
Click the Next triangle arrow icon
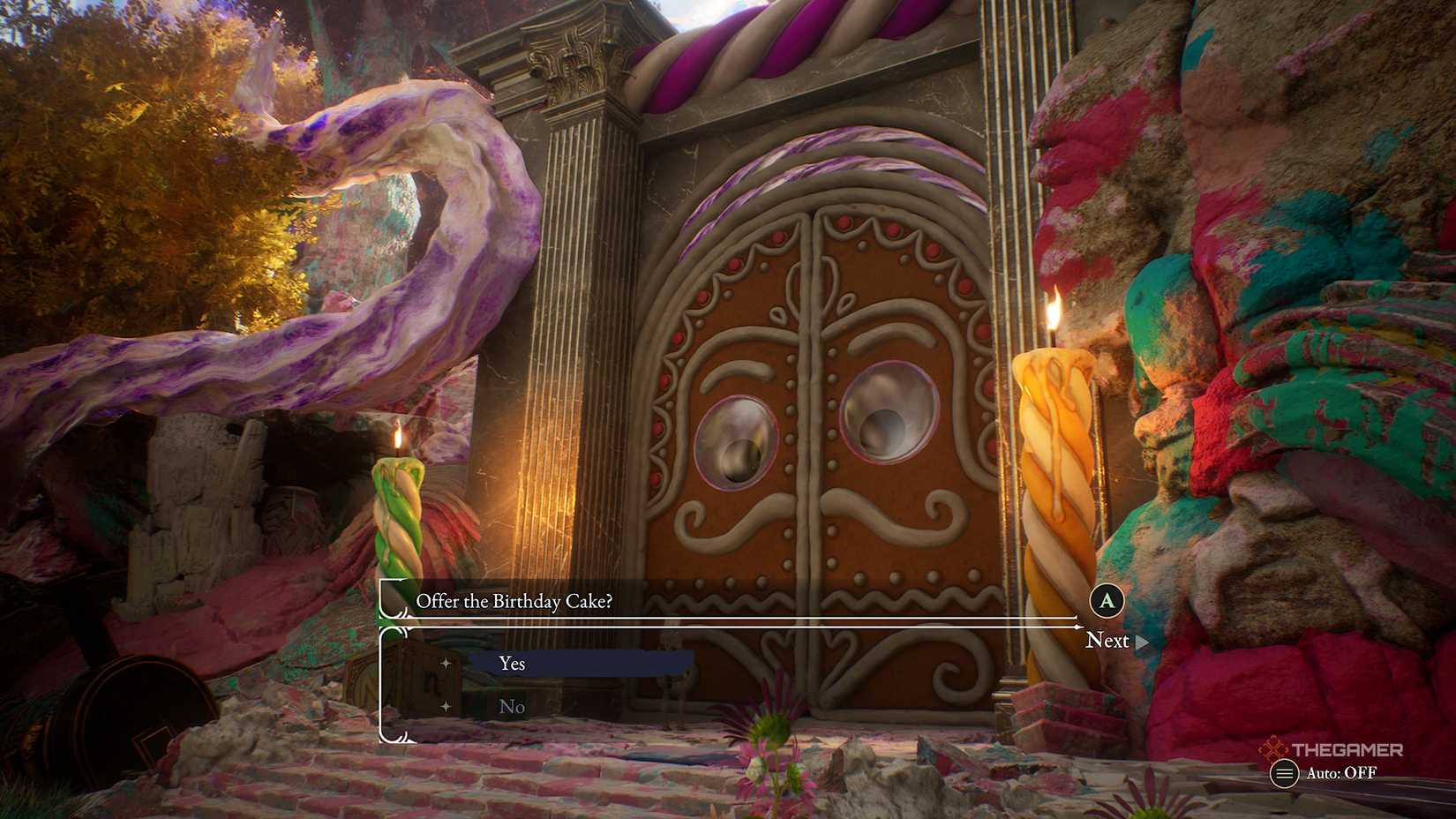[x=1141, y=642]
